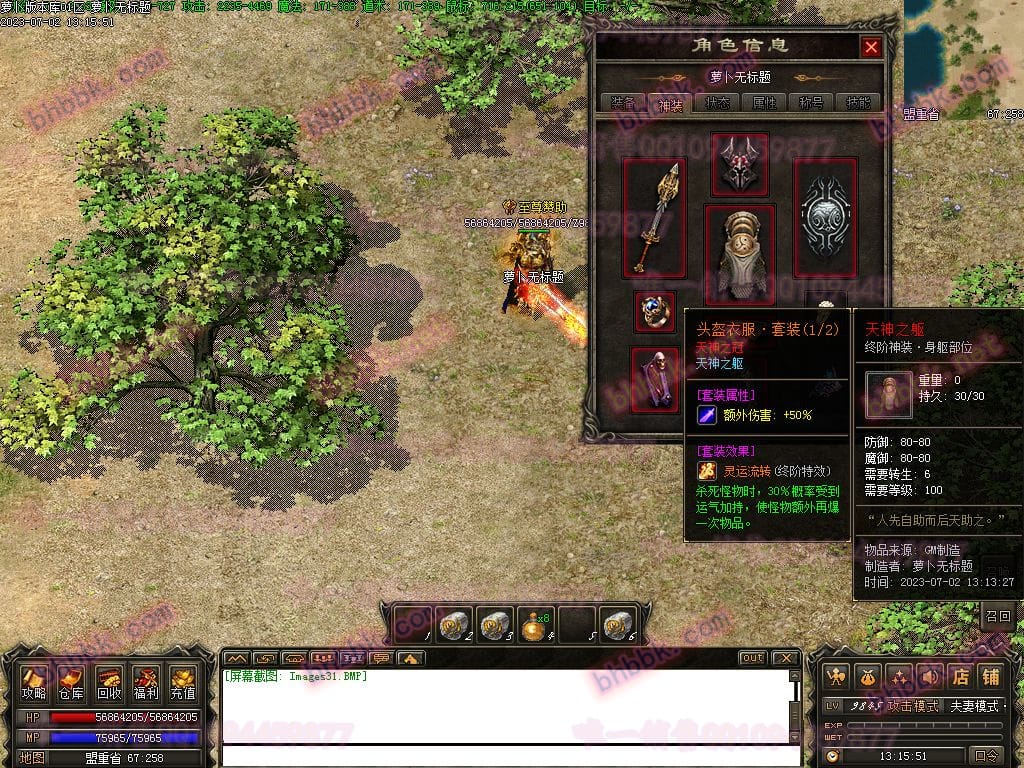Viewport: 1024px width, 768px height.
Task: Select the round shield equipment slot
Action: (x=825, y=218)
